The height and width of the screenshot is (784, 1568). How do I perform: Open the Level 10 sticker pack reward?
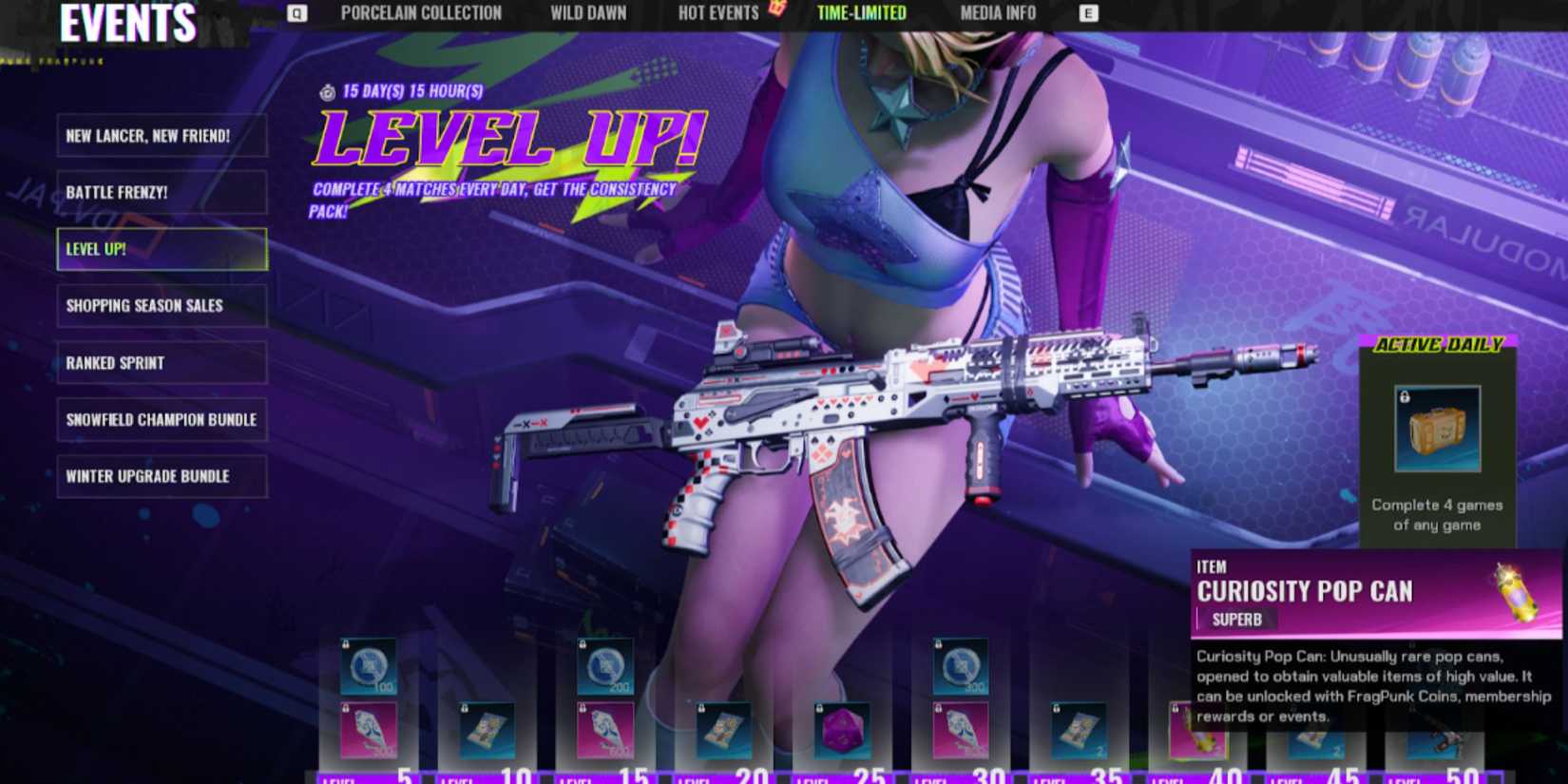click(487, 730)
